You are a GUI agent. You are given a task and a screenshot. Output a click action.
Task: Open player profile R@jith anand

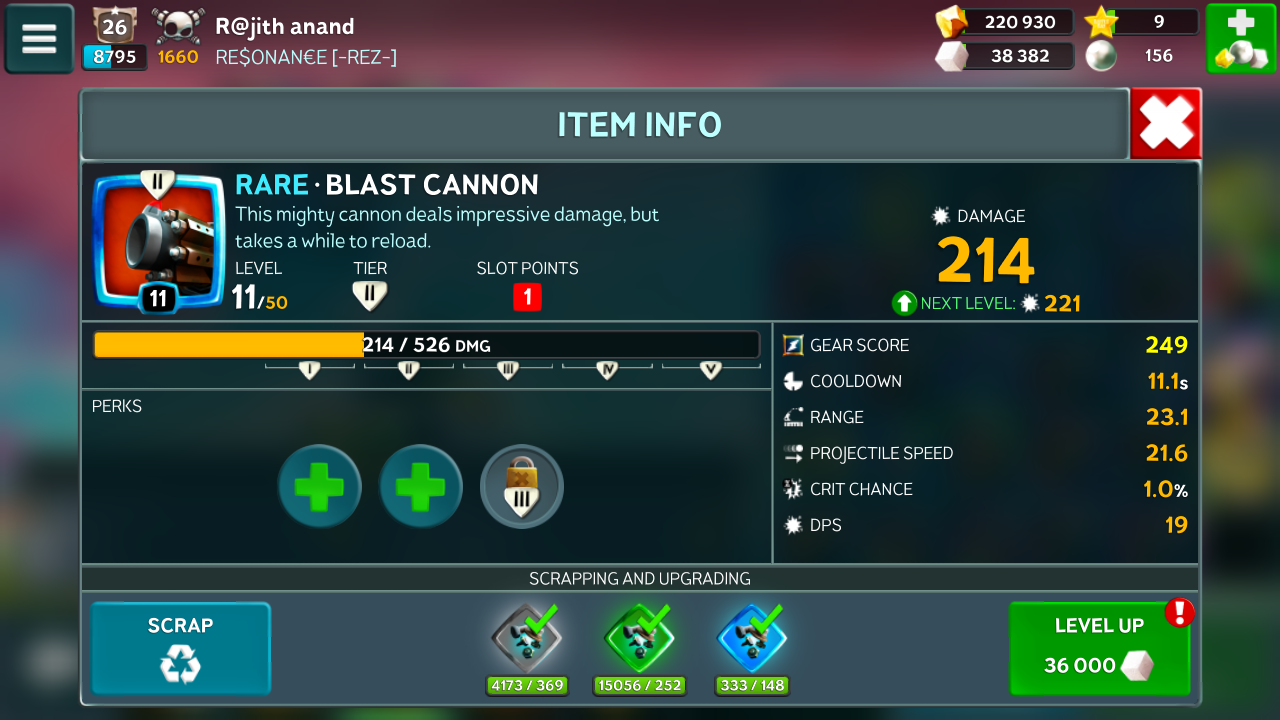pos(285,26)
